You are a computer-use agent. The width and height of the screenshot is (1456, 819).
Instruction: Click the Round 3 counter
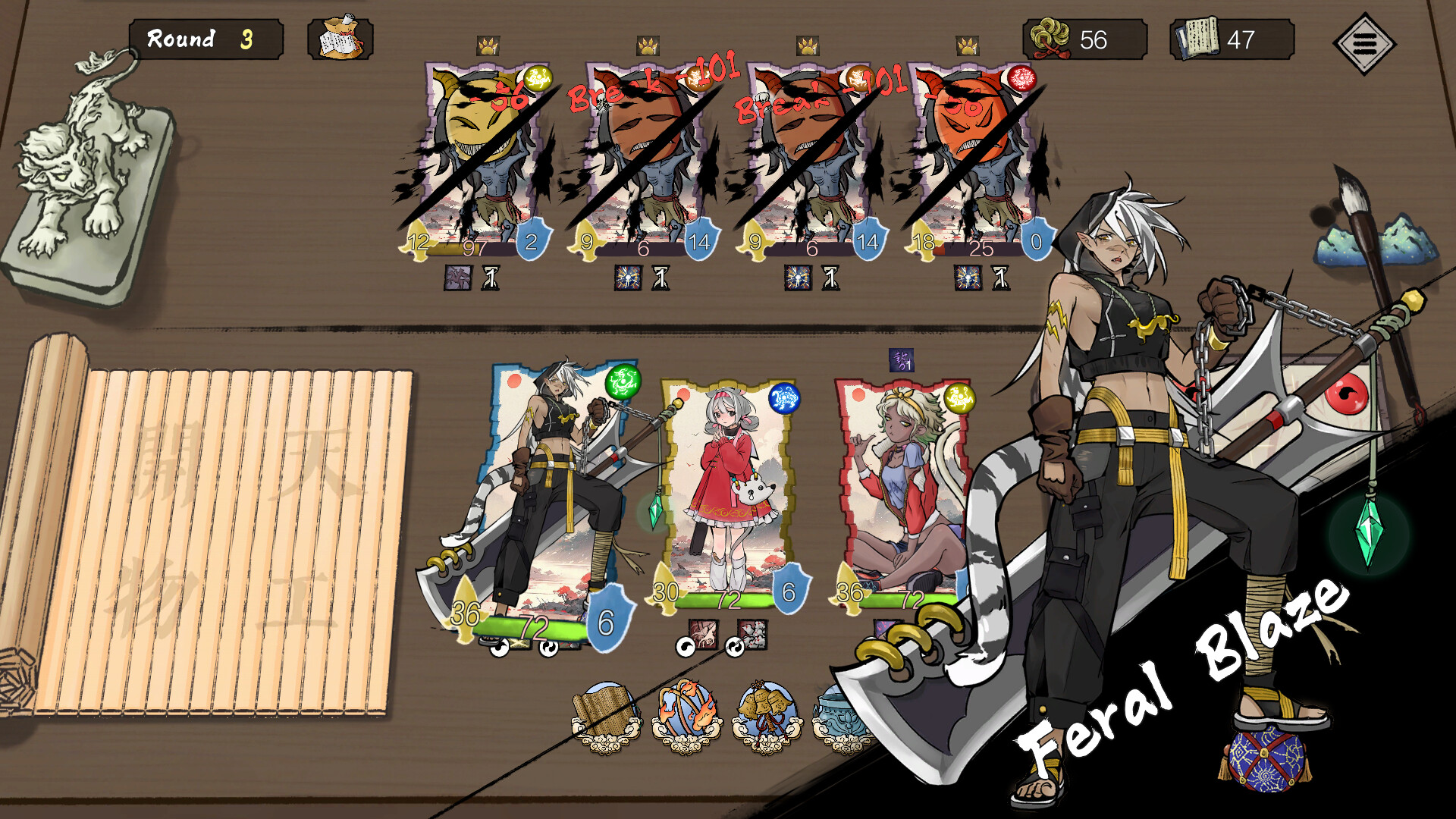tap(205, 38)
